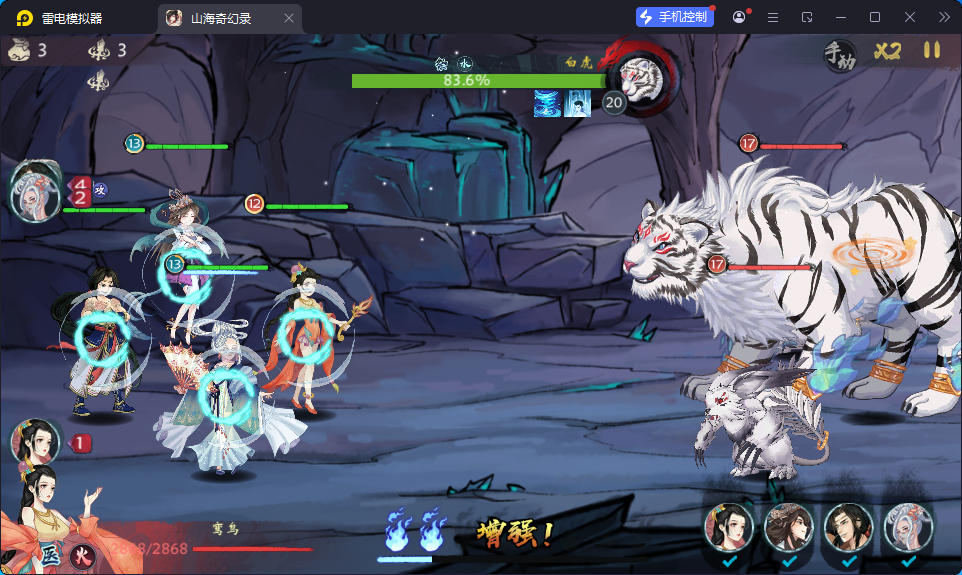Change the X2 battle speed
This screenshot has width=962, height=575.
coord(887,51)
